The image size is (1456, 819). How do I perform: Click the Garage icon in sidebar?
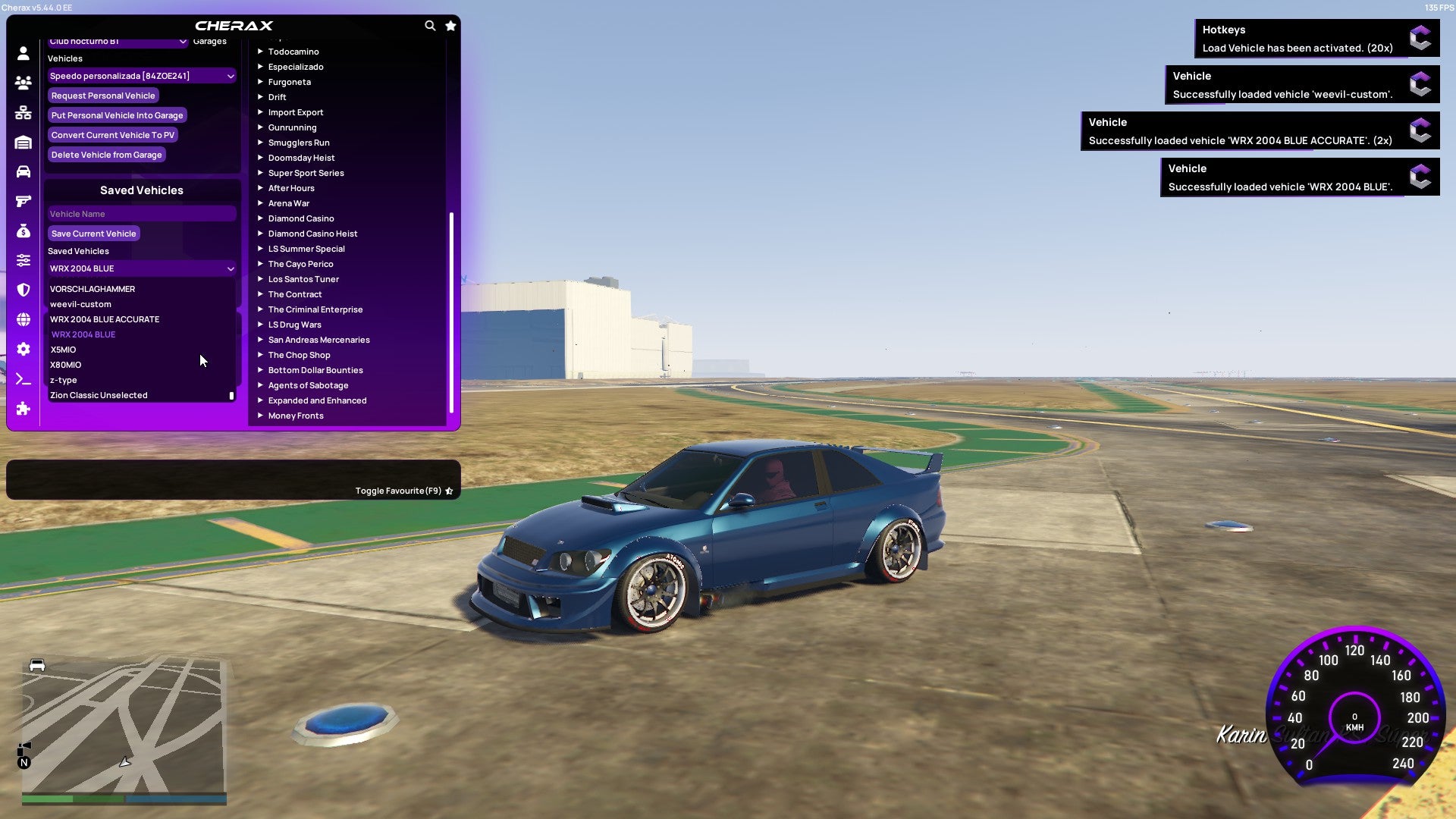[23, 141]
